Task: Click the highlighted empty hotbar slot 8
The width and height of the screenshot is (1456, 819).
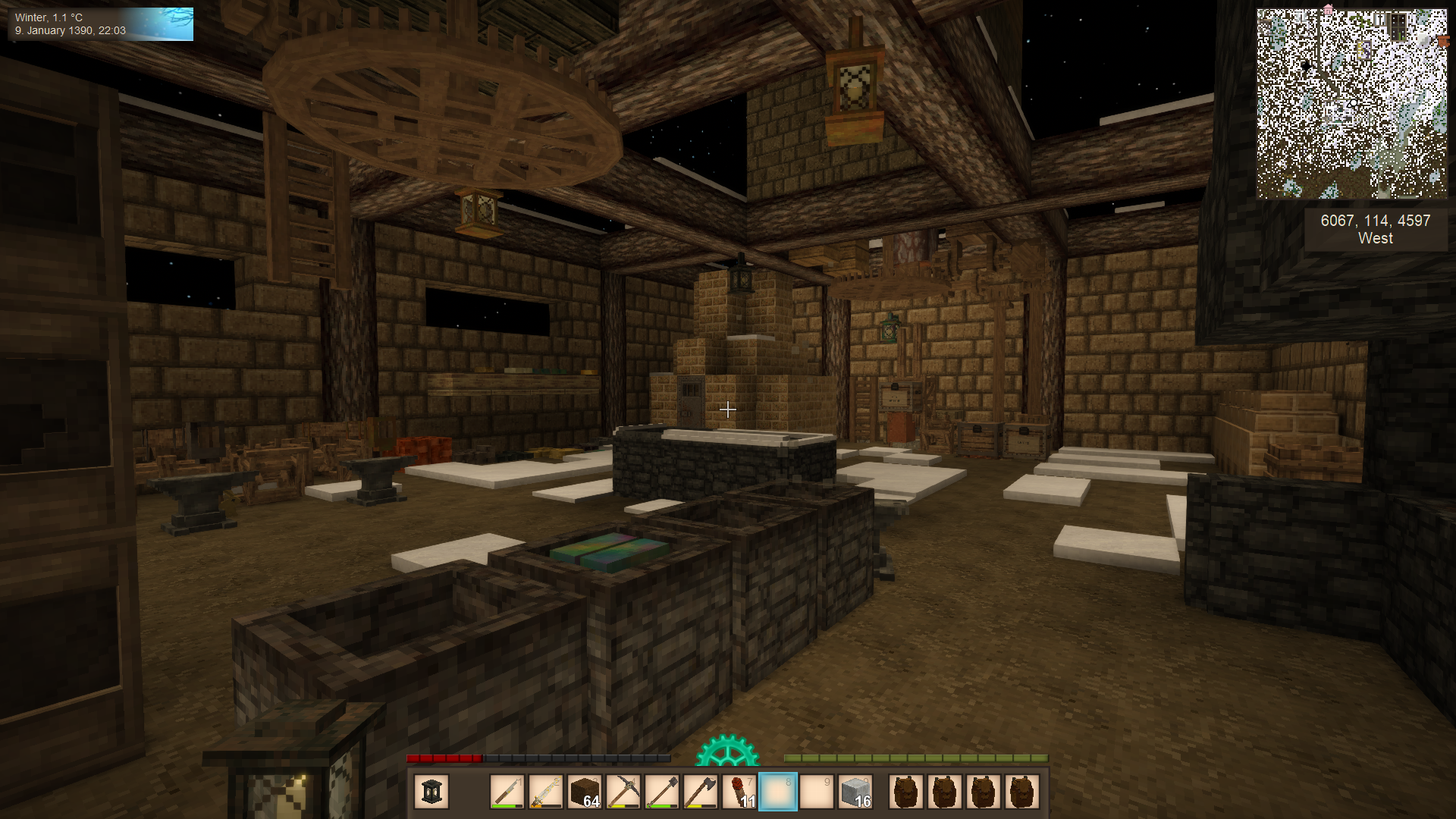Action: click(x=778, y=792)
